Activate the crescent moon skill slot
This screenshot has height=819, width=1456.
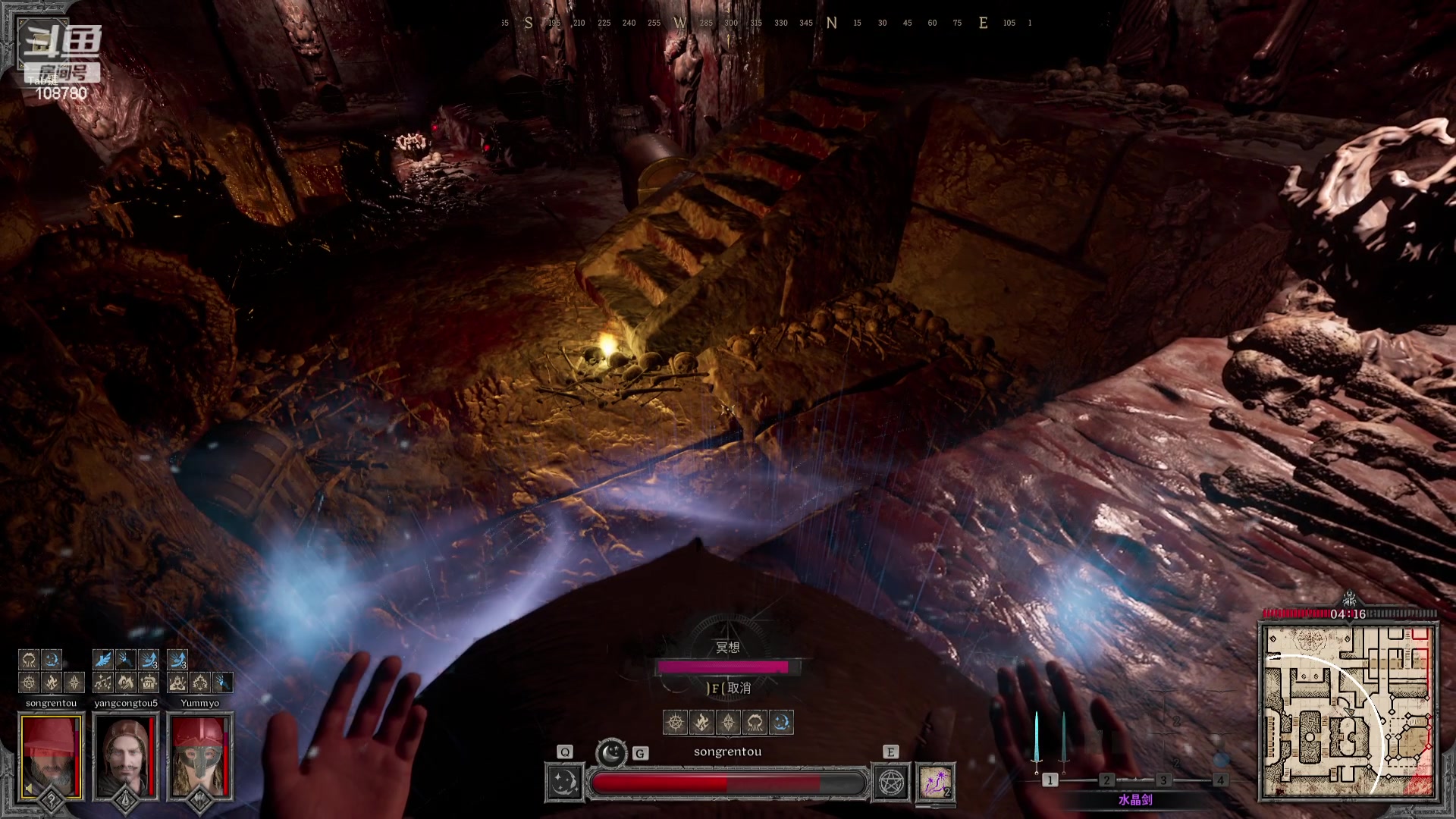564,783
